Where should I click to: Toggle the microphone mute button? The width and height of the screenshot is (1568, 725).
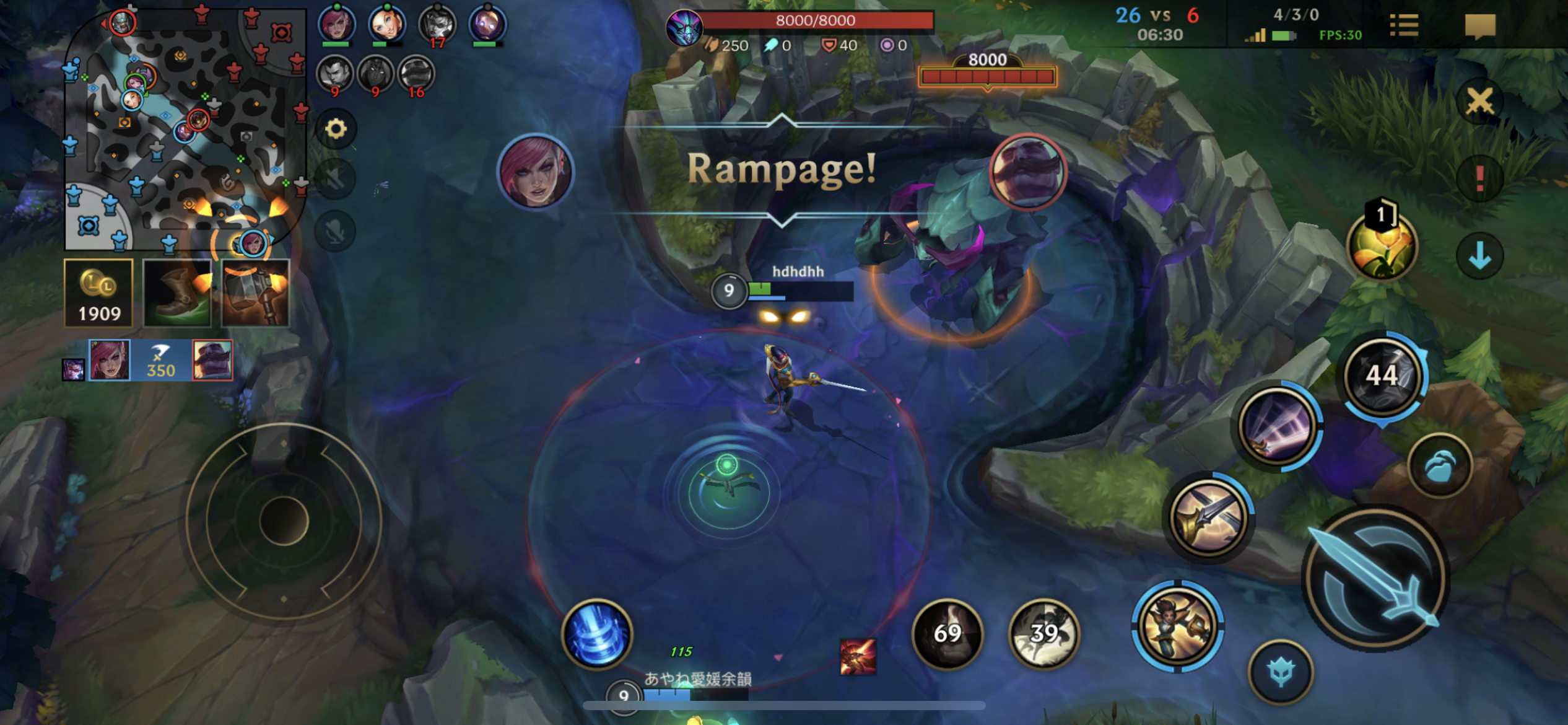(336, 232)
